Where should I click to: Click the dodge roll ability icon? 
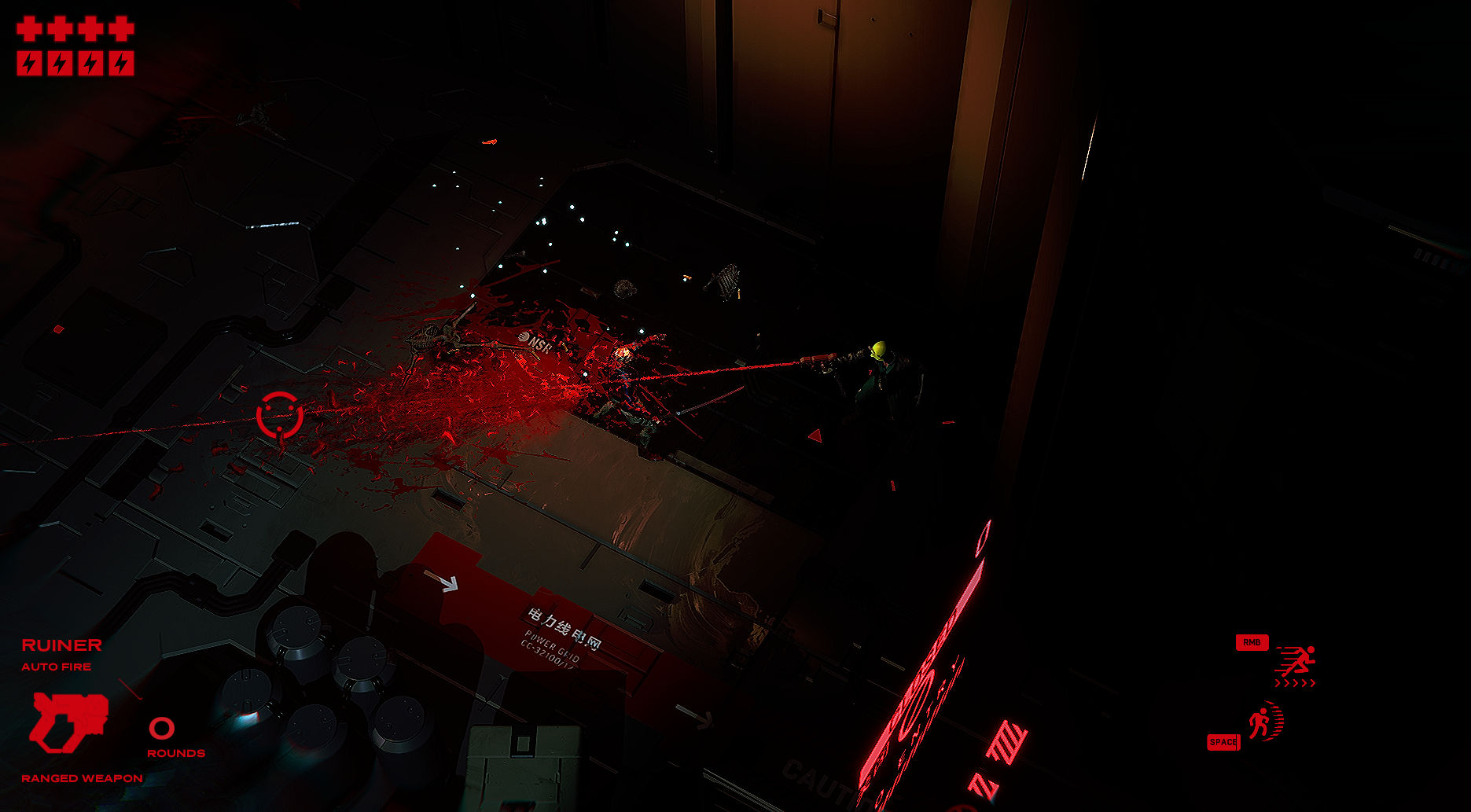(x=1265, y=722)
